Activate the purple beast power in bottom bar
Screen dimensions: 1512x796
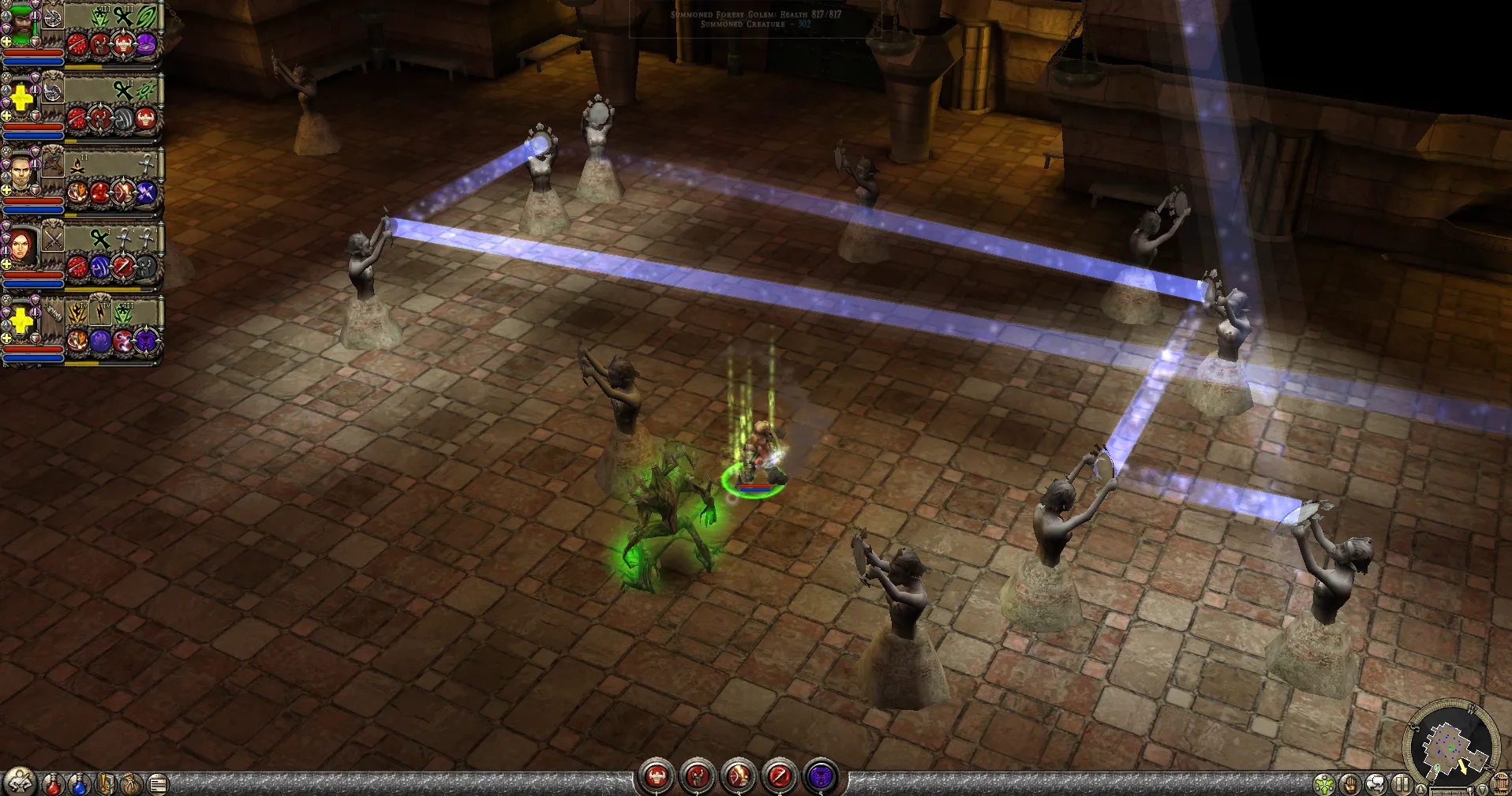point(821,777)
